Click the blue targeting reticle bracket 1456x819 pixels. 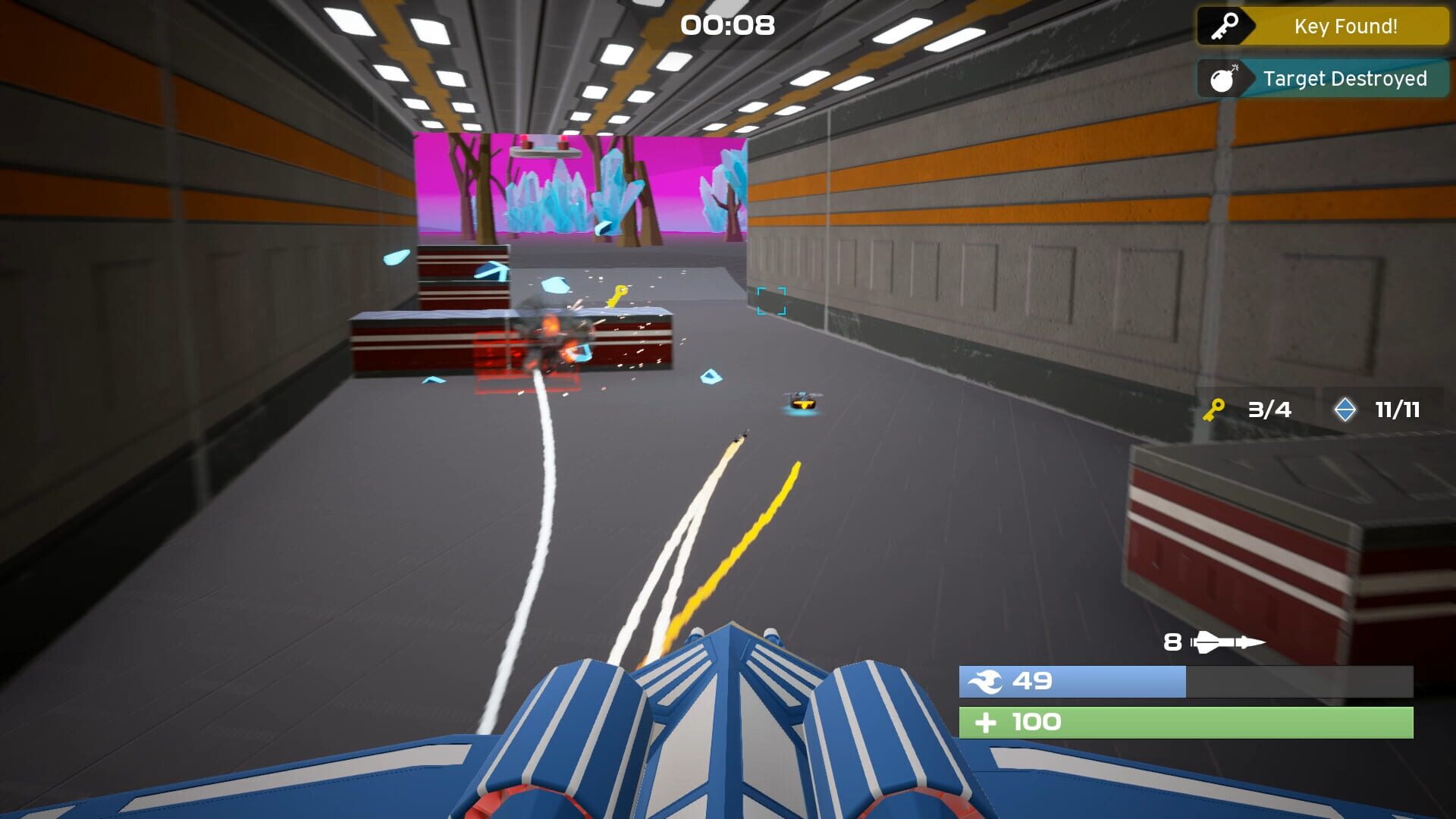click(x=770, y=300)
